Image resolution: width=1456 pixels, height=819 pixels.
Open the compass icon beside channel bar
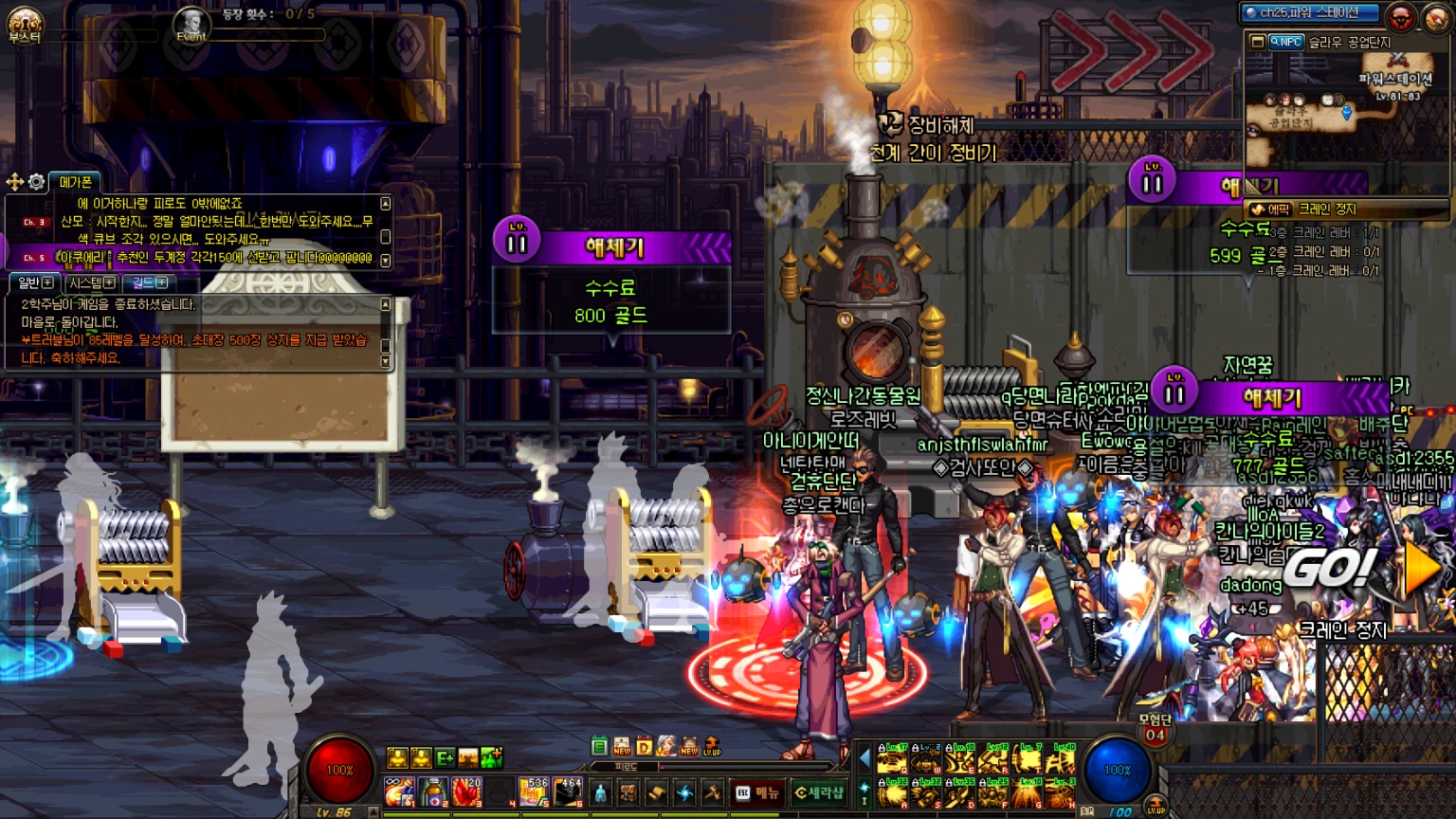pos(1437,17)
